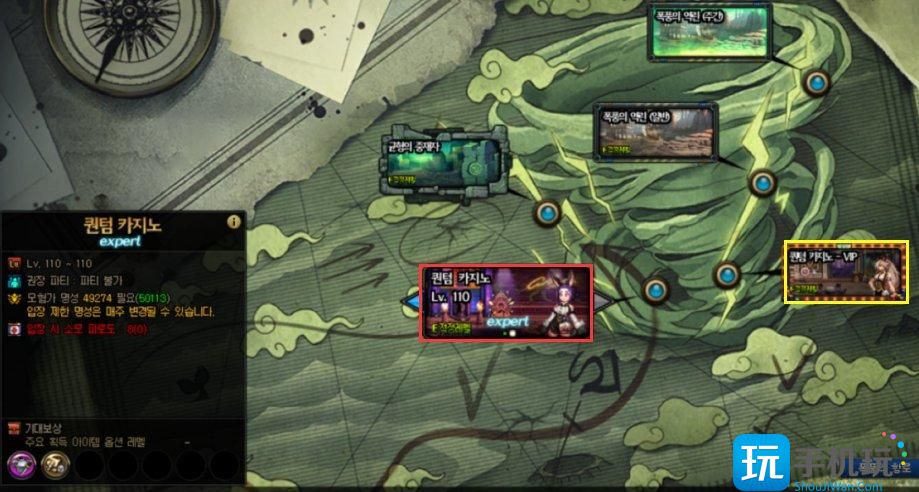Viewport: 919px width, 492px height.
Task: Raise difficulty with the grey right arrow
Action: point(602,301)
